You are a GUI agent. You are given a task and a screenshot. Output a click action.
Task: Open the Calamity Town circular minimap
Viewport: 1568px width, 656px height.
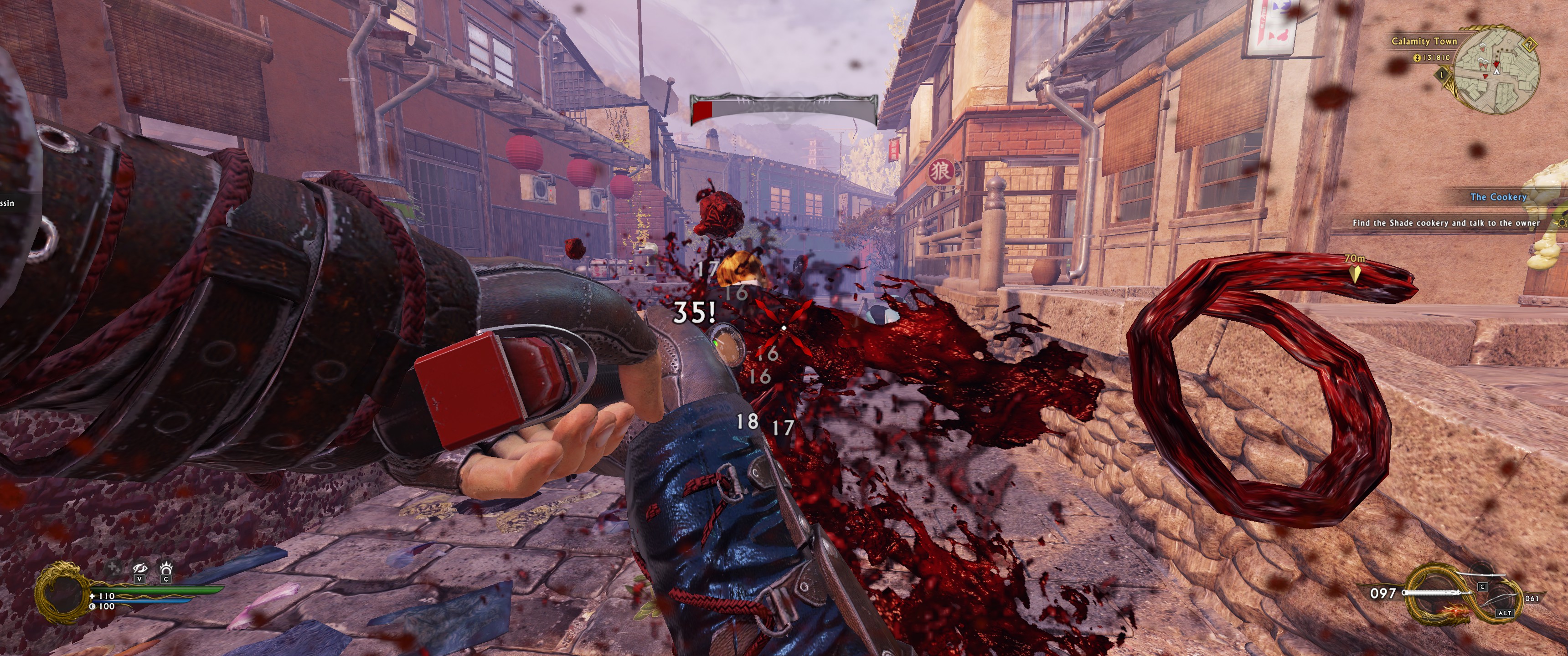point(1498,72)
